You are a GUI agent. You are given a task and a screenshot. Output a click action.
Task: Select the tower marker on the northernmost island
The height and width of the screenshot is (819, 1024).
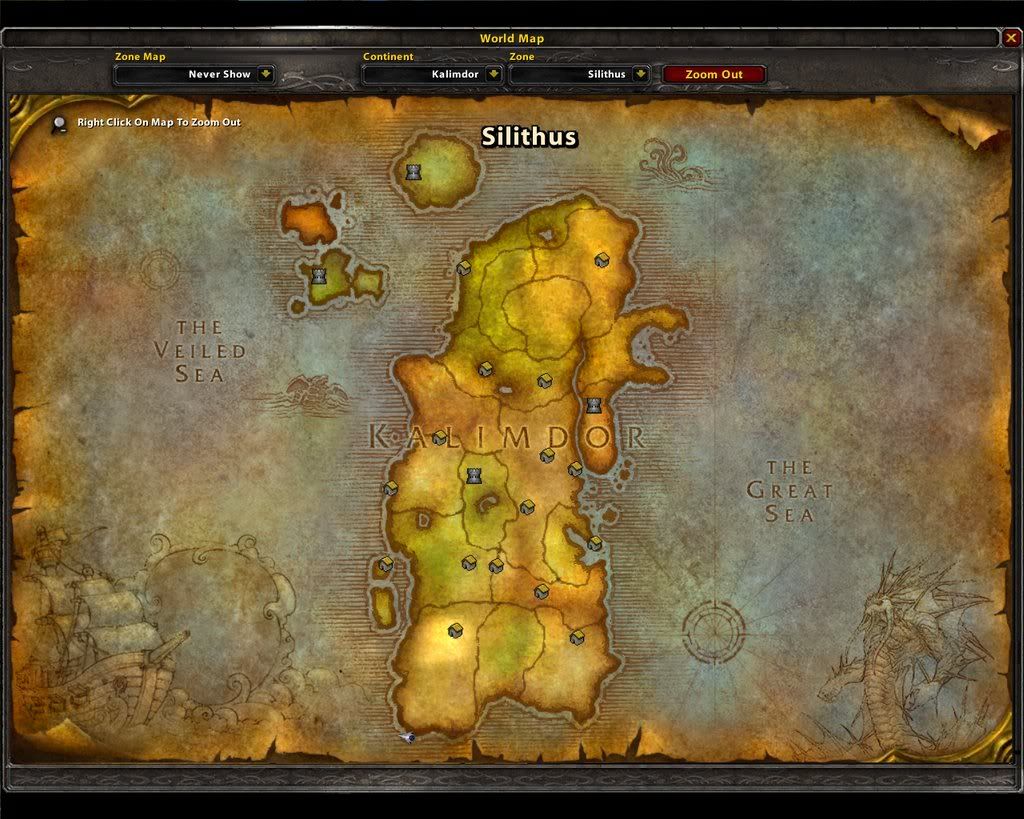[x=413, y=172]
